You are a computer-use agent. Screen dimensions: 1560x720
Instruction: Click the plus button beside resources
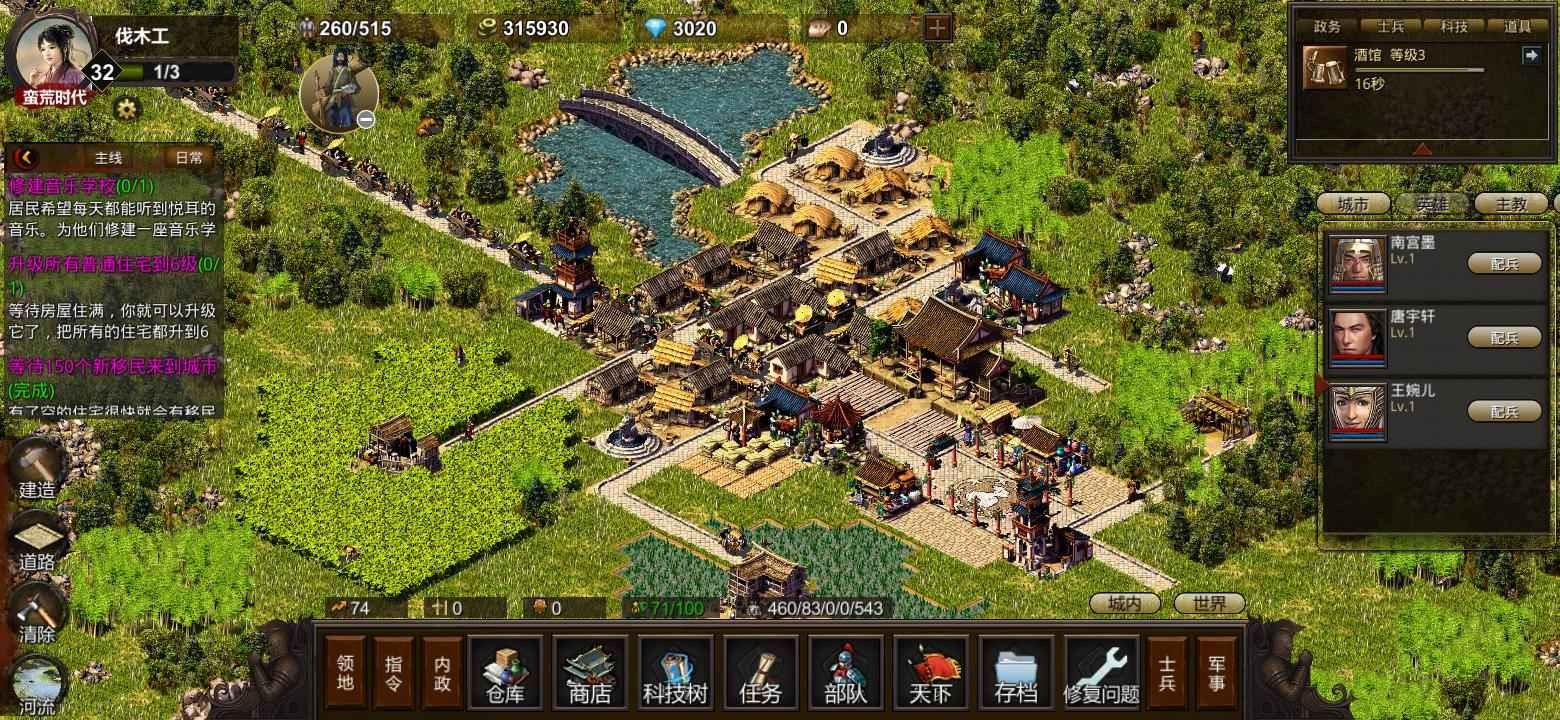(x=937, y=28)
